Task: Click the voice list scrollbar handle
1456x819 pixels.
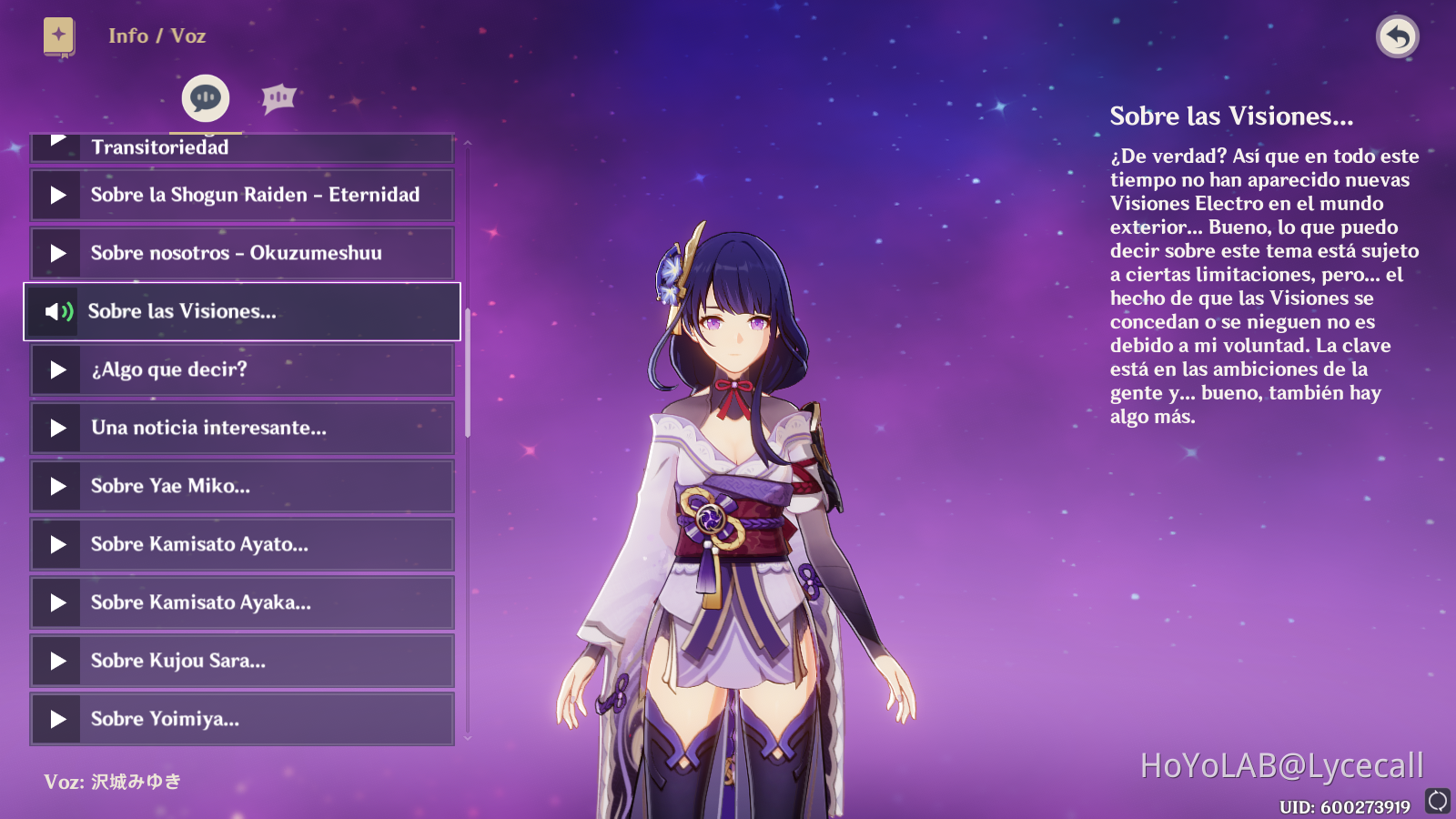Action: [468, 373]
